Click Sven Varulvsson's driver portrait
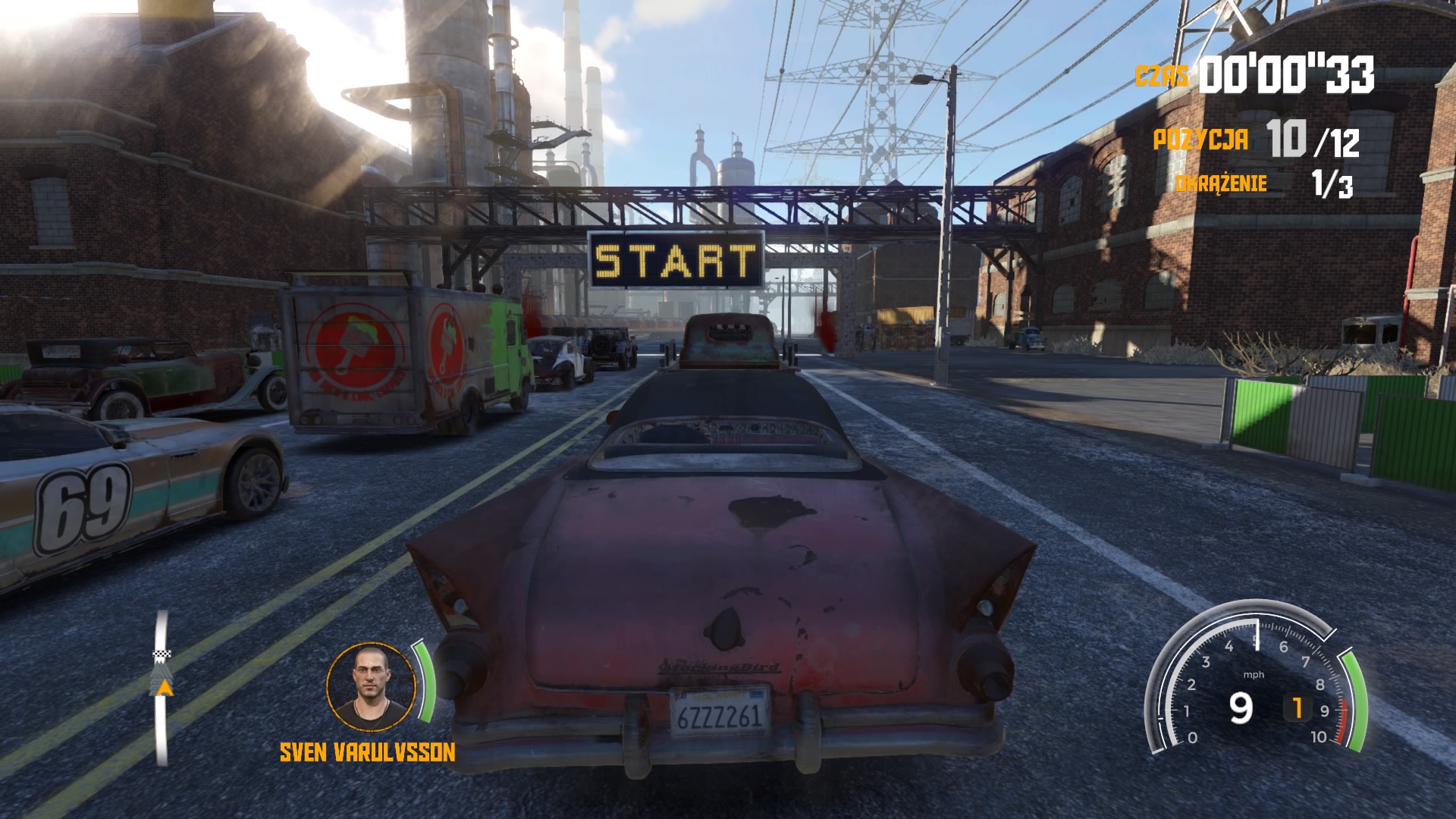Image resolution: width=1456 pixels, height=819 pixels. pyautogui.click(x=372, y=687)
